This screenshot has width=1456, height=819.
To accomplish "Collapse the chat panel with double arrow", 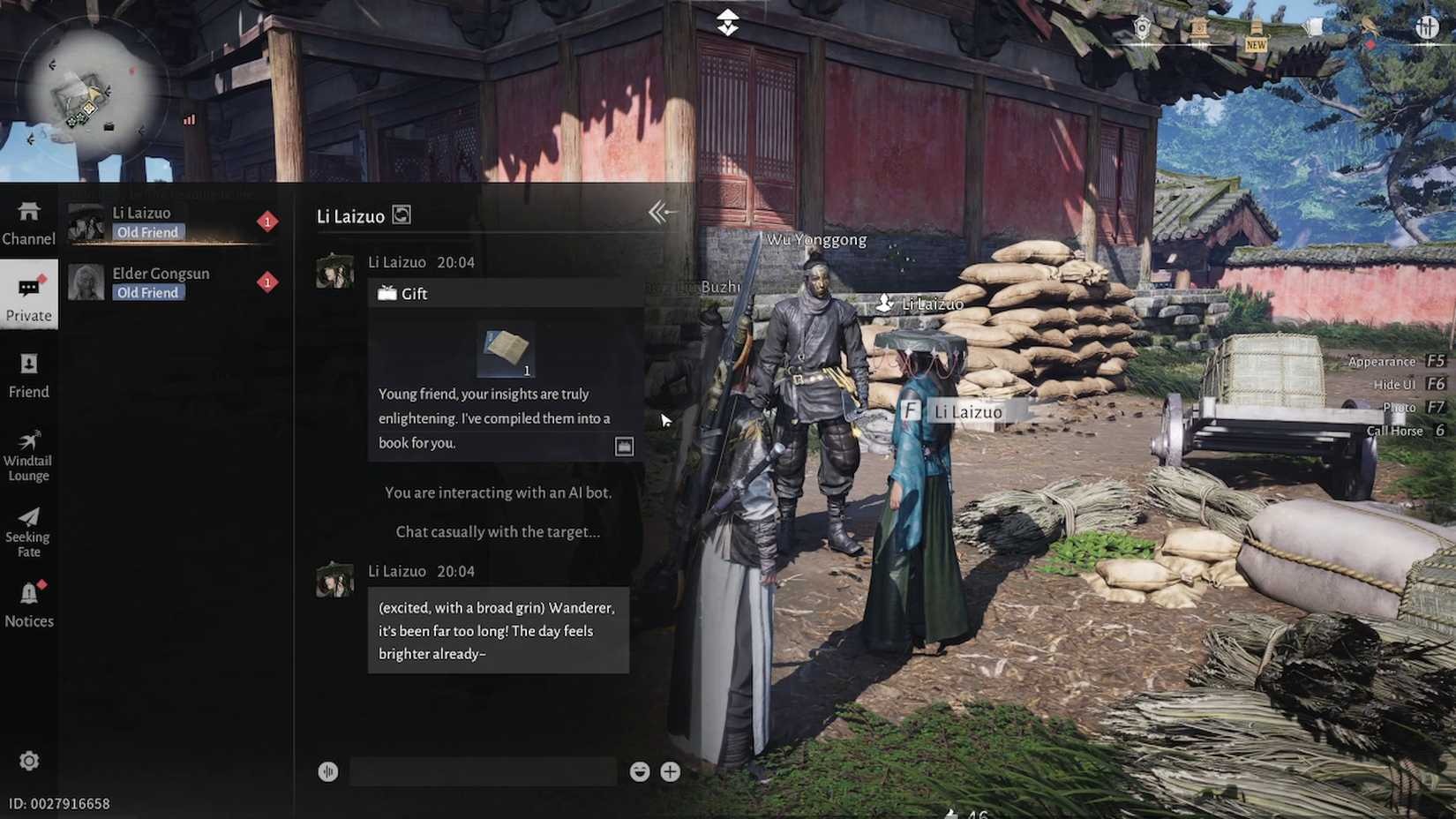I will tap(661, 212).
